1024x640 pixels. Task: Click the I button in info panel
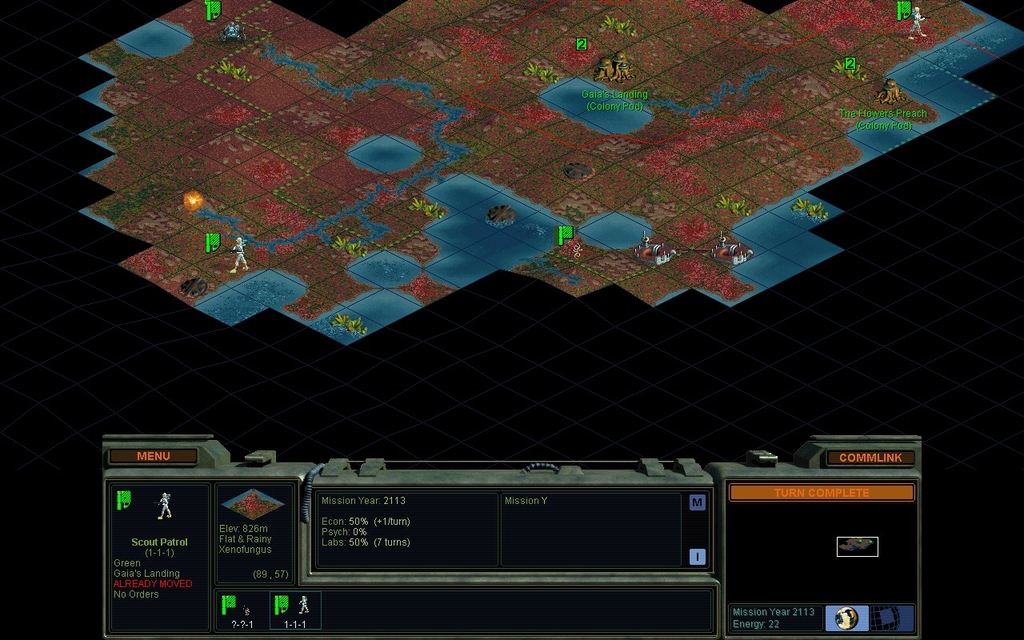pos(697,557)
